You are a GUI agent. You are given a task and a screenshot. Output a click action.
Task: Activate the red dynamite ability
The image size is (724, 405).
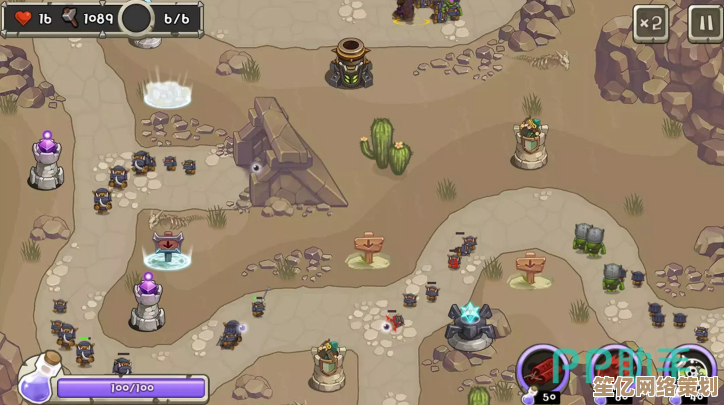point(544,372)
